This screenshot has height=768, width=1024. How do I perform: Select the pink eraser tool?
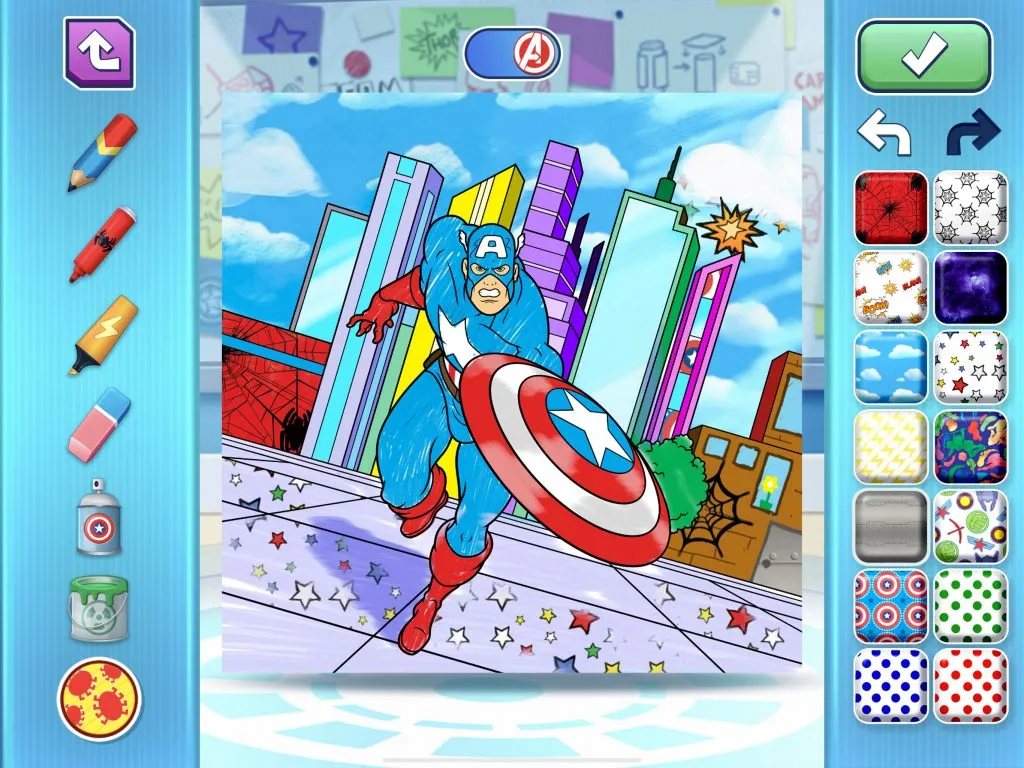[99, 425]
